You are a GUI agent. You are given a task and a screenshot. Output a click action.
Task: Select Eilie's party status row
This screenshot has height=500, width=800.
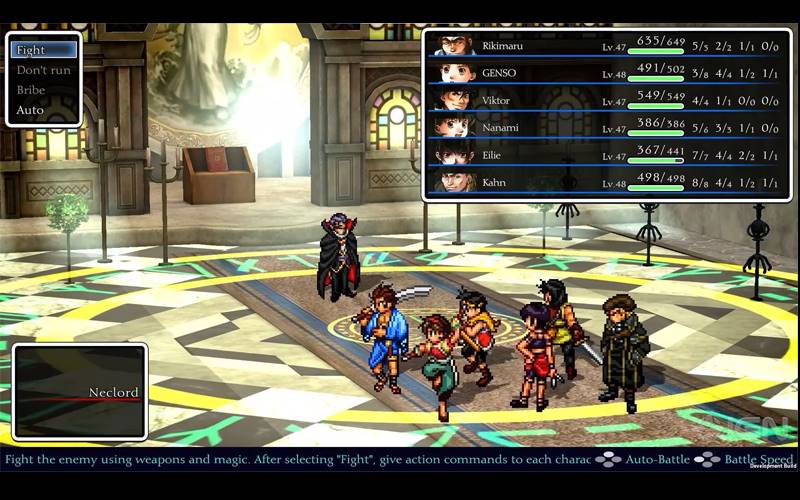[604, 155]
